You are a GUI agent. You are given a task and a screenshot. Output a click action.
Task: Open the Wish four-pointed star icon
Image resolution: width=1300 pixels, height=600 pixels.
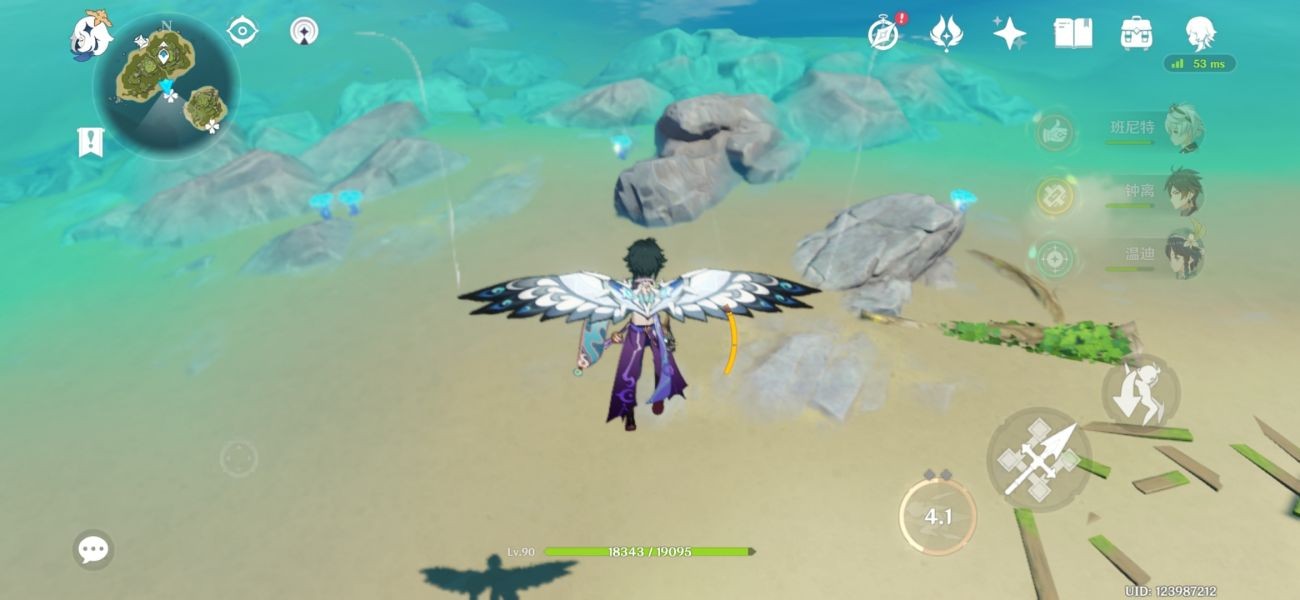[1009, 33]
